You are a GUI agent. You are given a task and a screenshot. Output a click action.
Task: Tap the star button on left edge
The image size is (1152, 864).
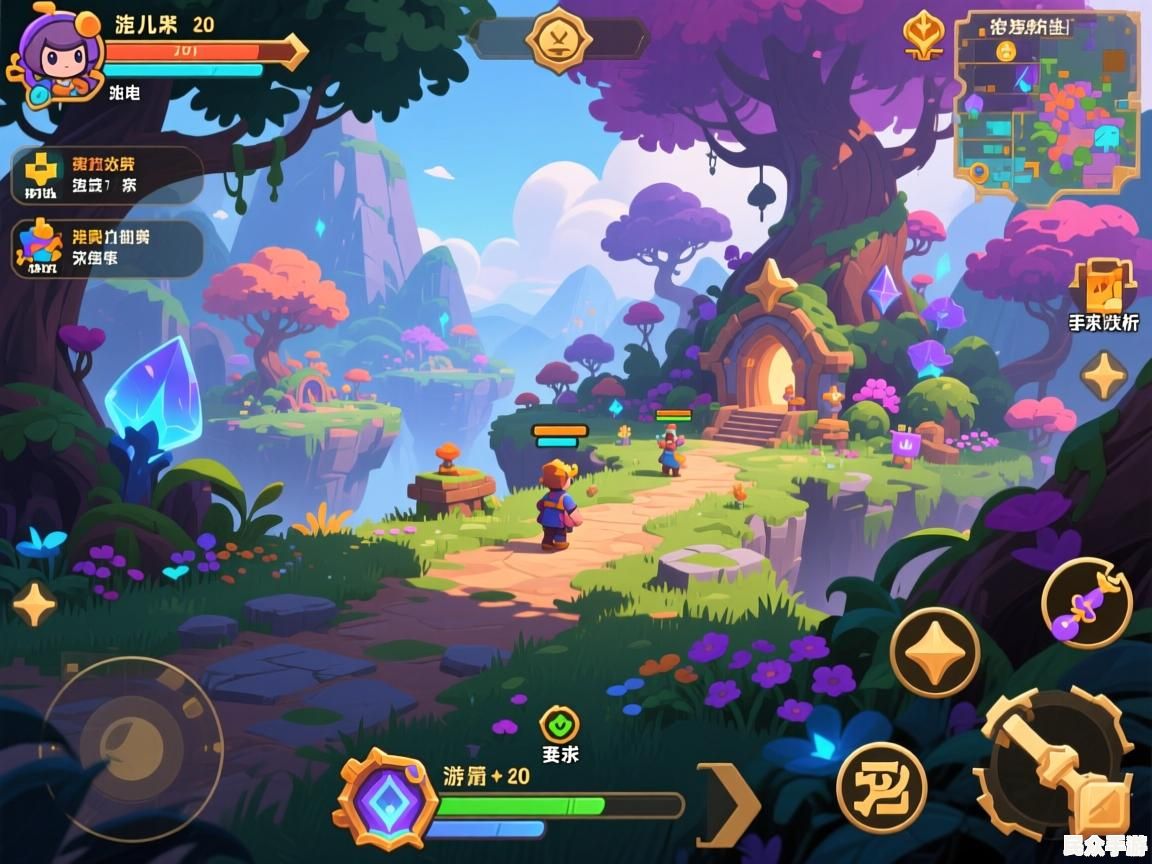point(34,603)
